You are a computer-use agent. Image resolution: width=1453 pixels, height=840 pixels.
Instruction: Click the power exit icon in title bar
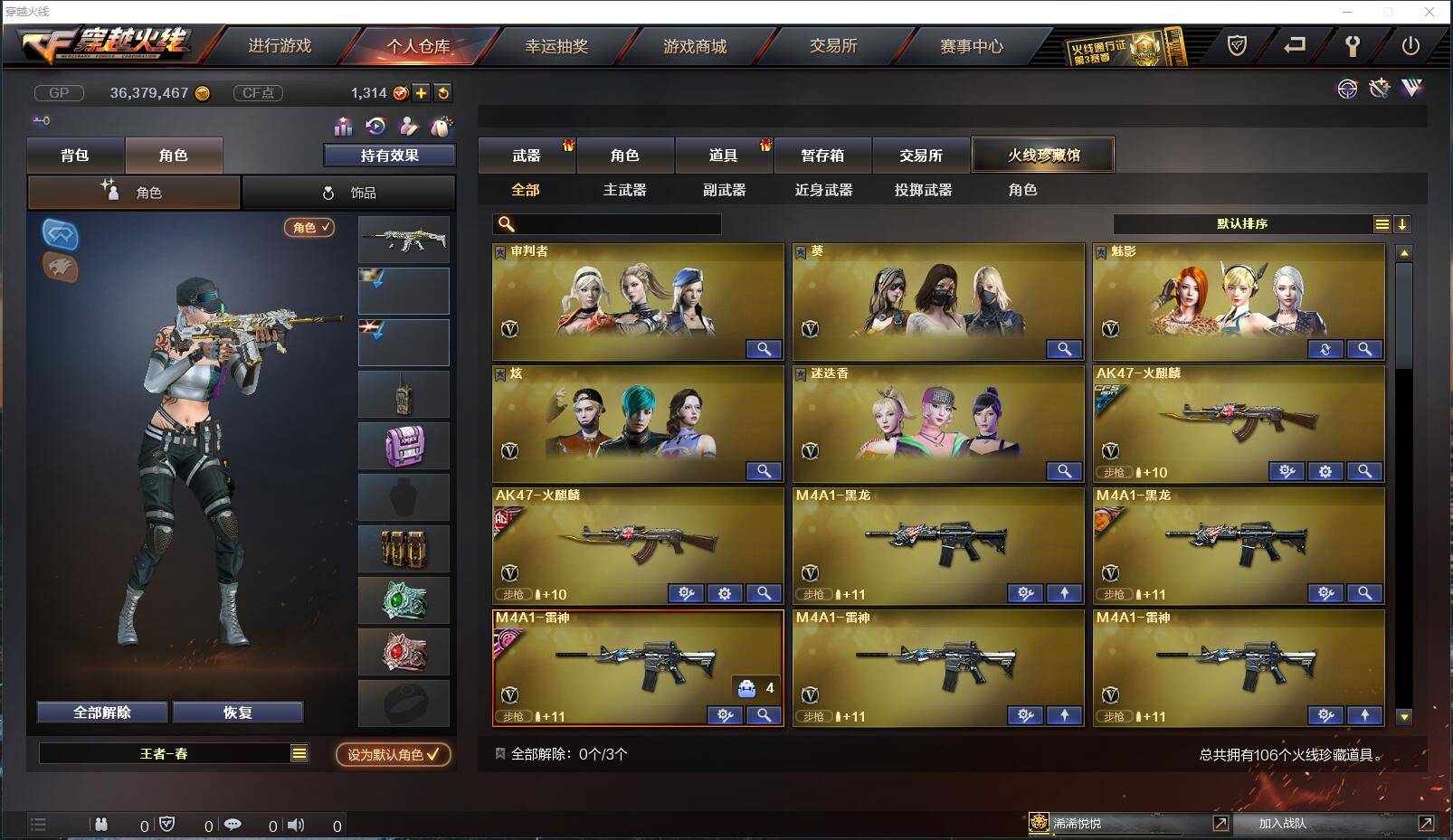coord(1410,45)
